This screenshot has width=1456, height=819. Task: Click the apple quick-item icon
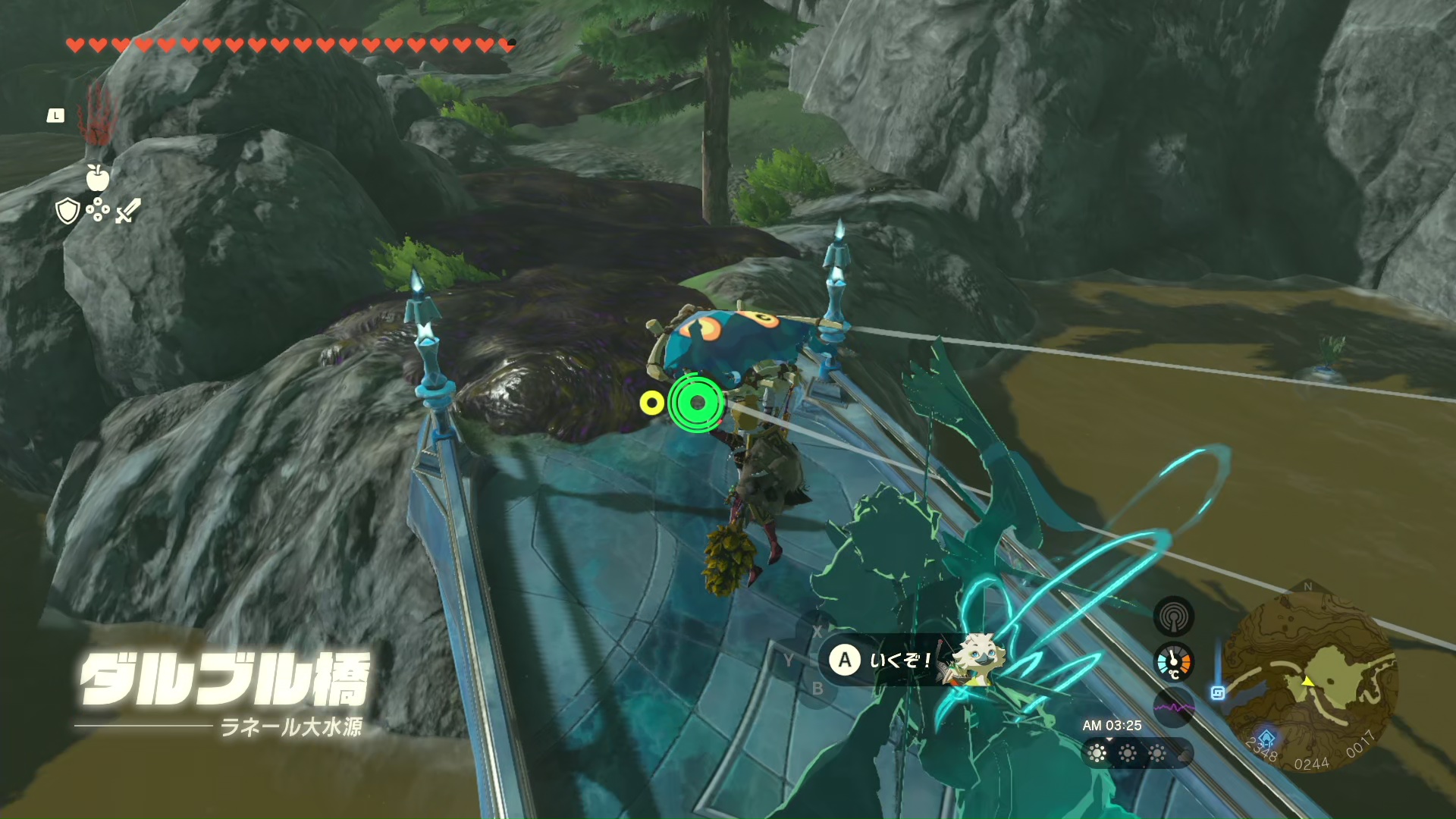pyautogui.click(x=98, y=177)
